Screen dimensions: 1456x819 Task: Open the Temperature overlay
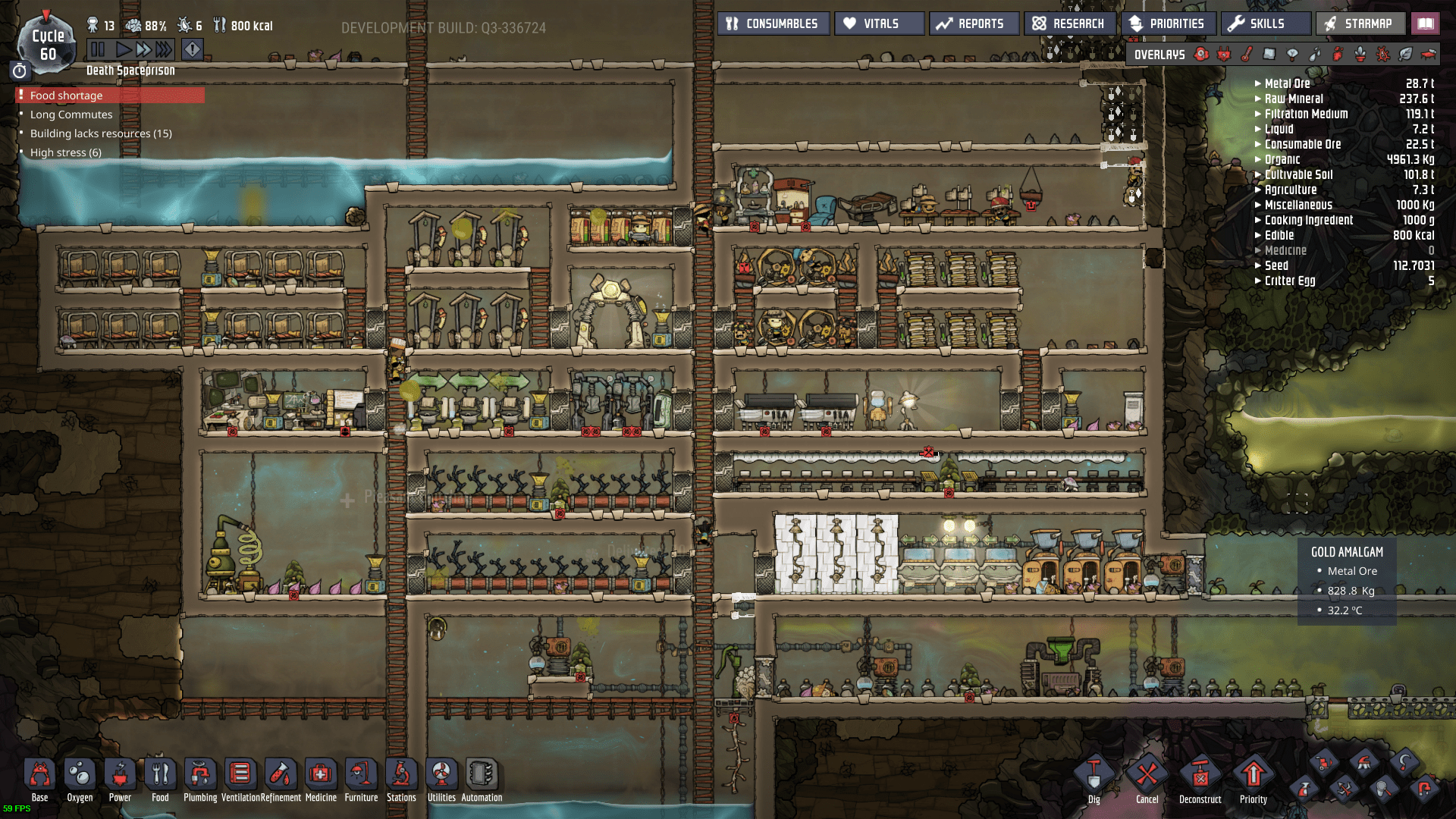[x=1247, y=54]
